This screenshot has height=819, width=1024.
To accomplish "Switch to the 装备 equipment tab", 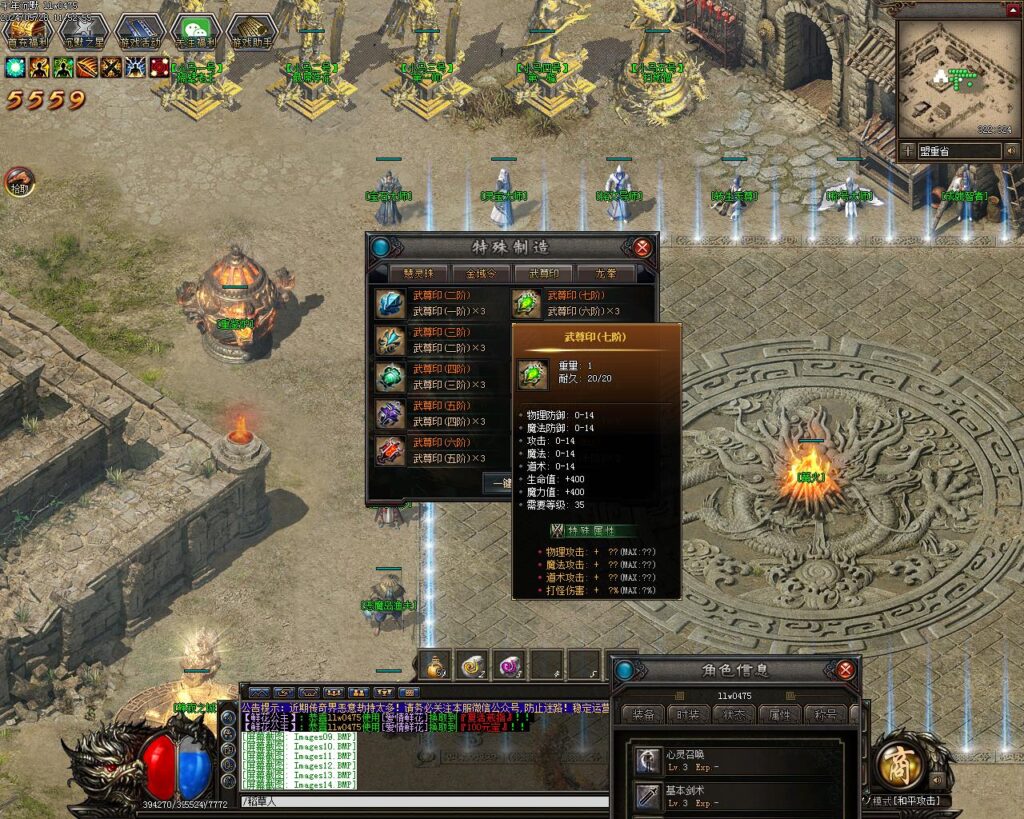I will pos(641,714).
